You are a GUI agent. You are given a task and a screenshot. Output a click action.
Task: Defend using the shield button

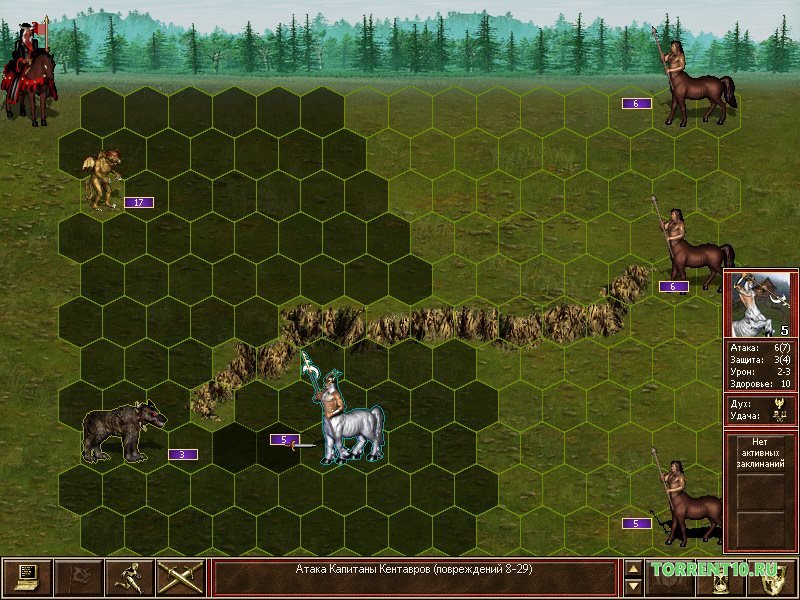point(773,577)
